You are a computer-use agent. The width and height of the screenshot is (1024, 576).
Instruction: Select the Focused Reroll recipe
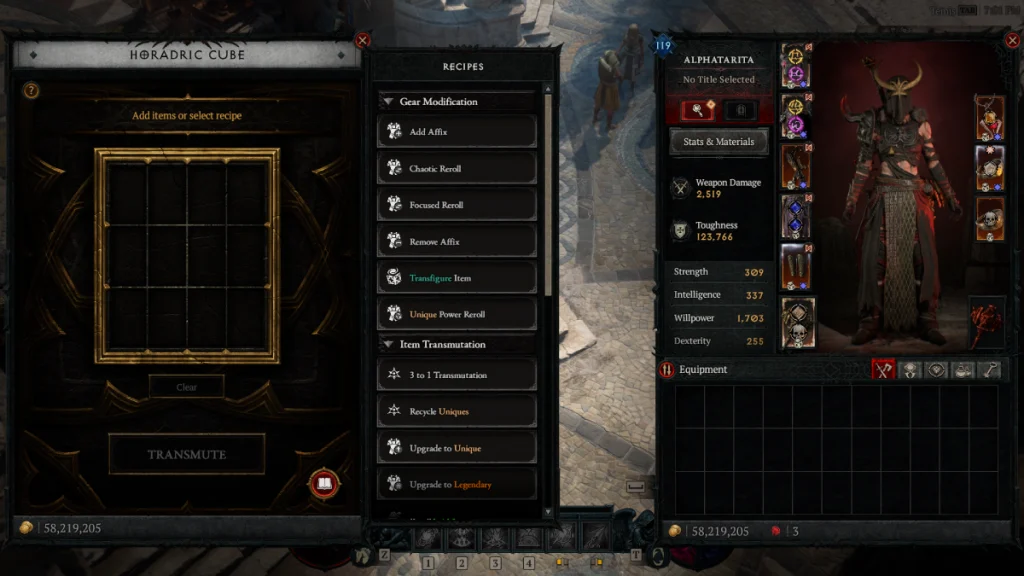pos(457,205)
